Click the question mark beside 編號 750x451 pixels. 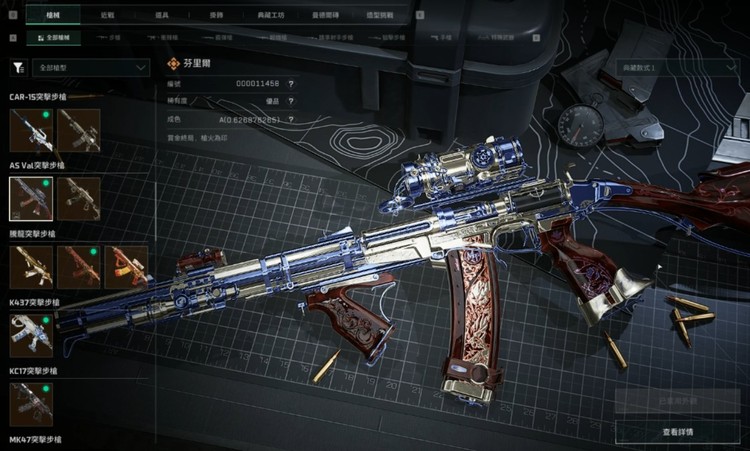[291, 85]
